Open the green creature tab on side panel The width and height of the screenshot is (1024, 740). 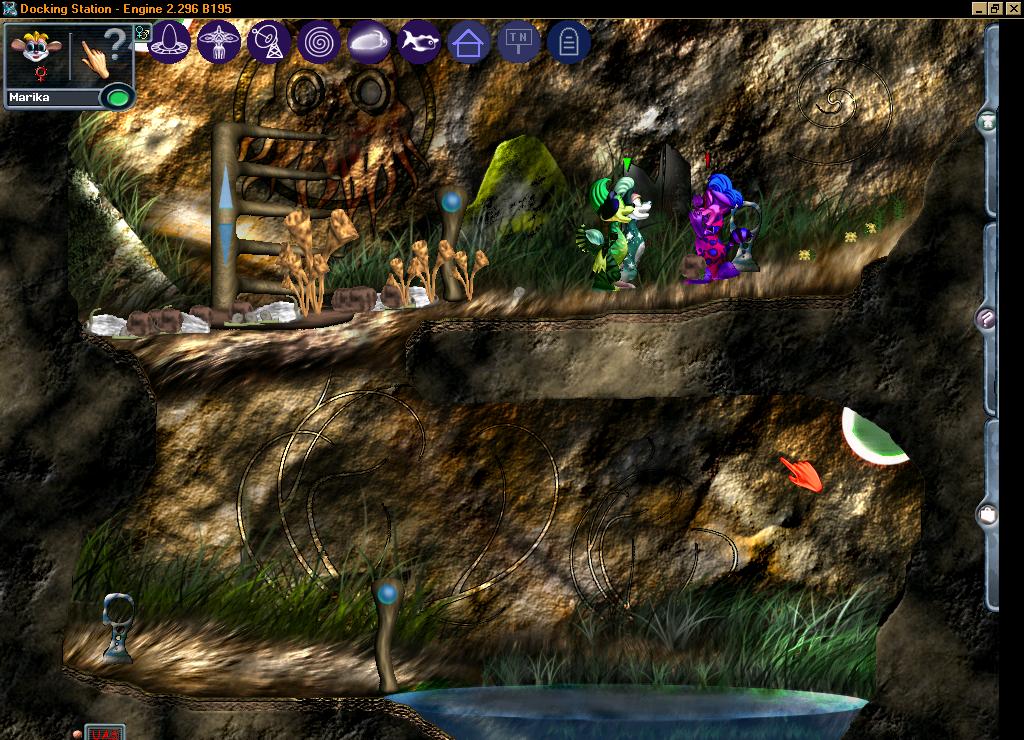point(988,122)
